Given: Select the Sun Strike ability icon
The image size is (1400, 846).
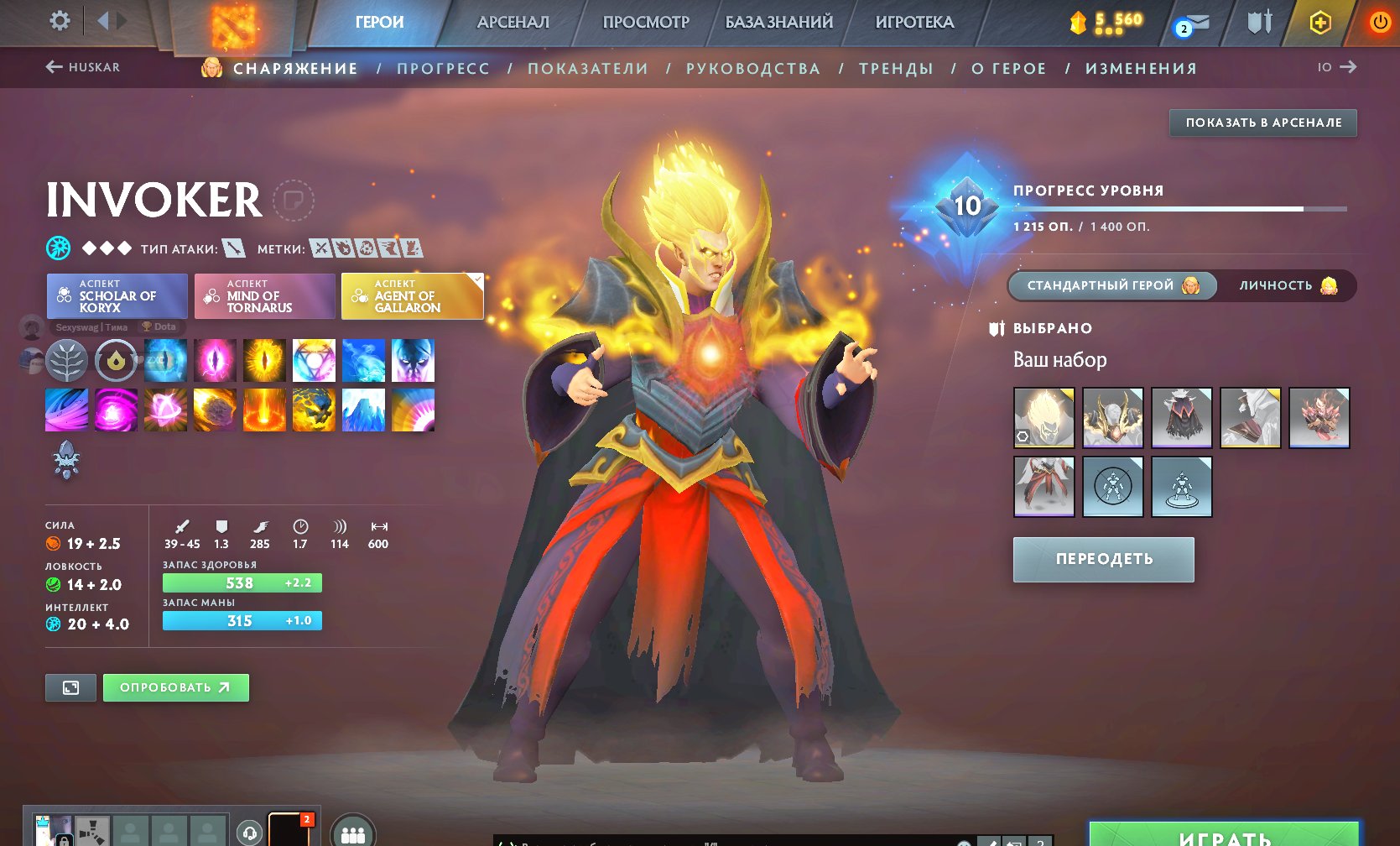Looking at the screenshot, I should click(x=264, y=410).
